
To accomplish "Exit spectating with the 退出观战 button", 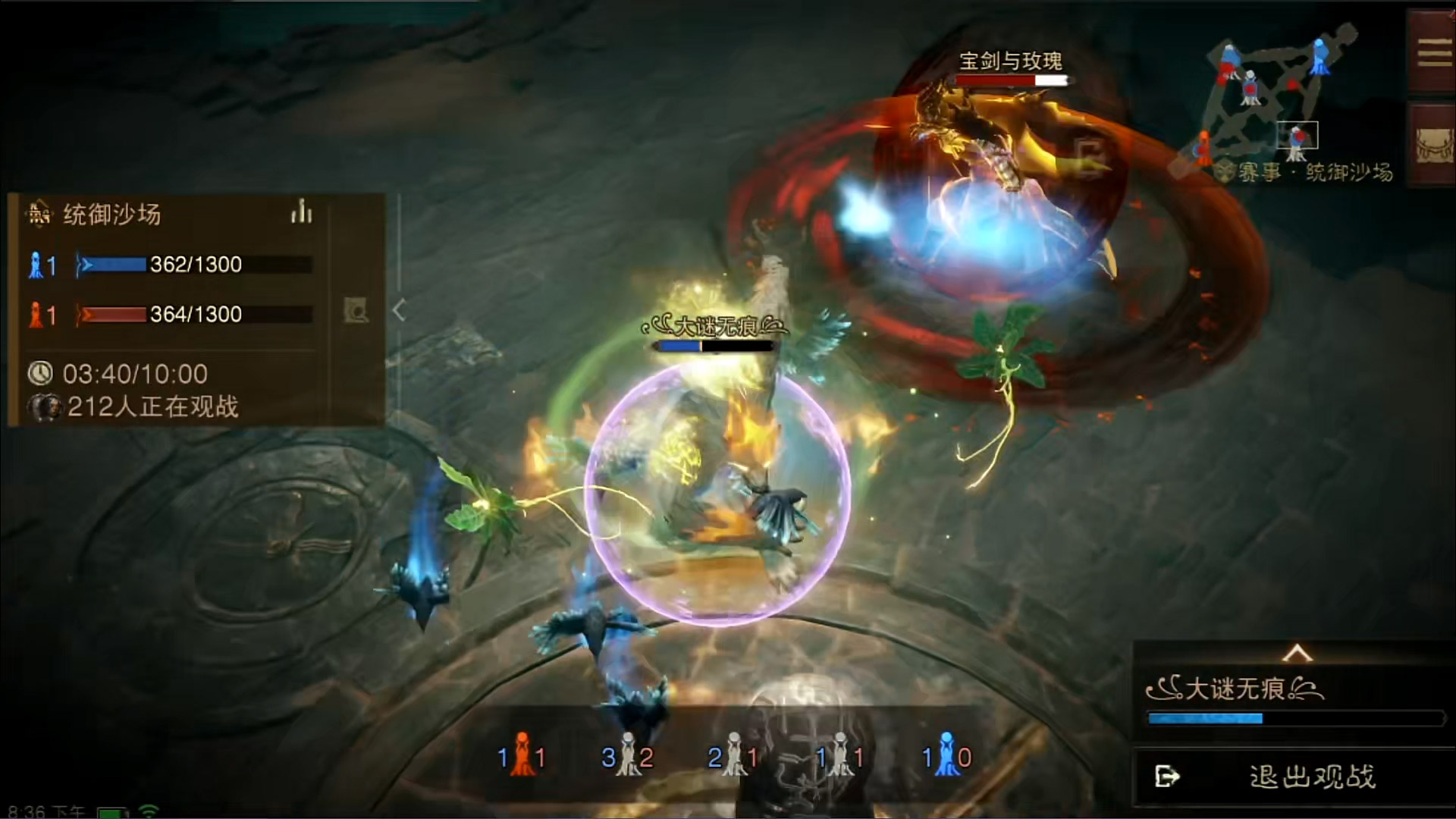I will click(x=1294, y=777).
